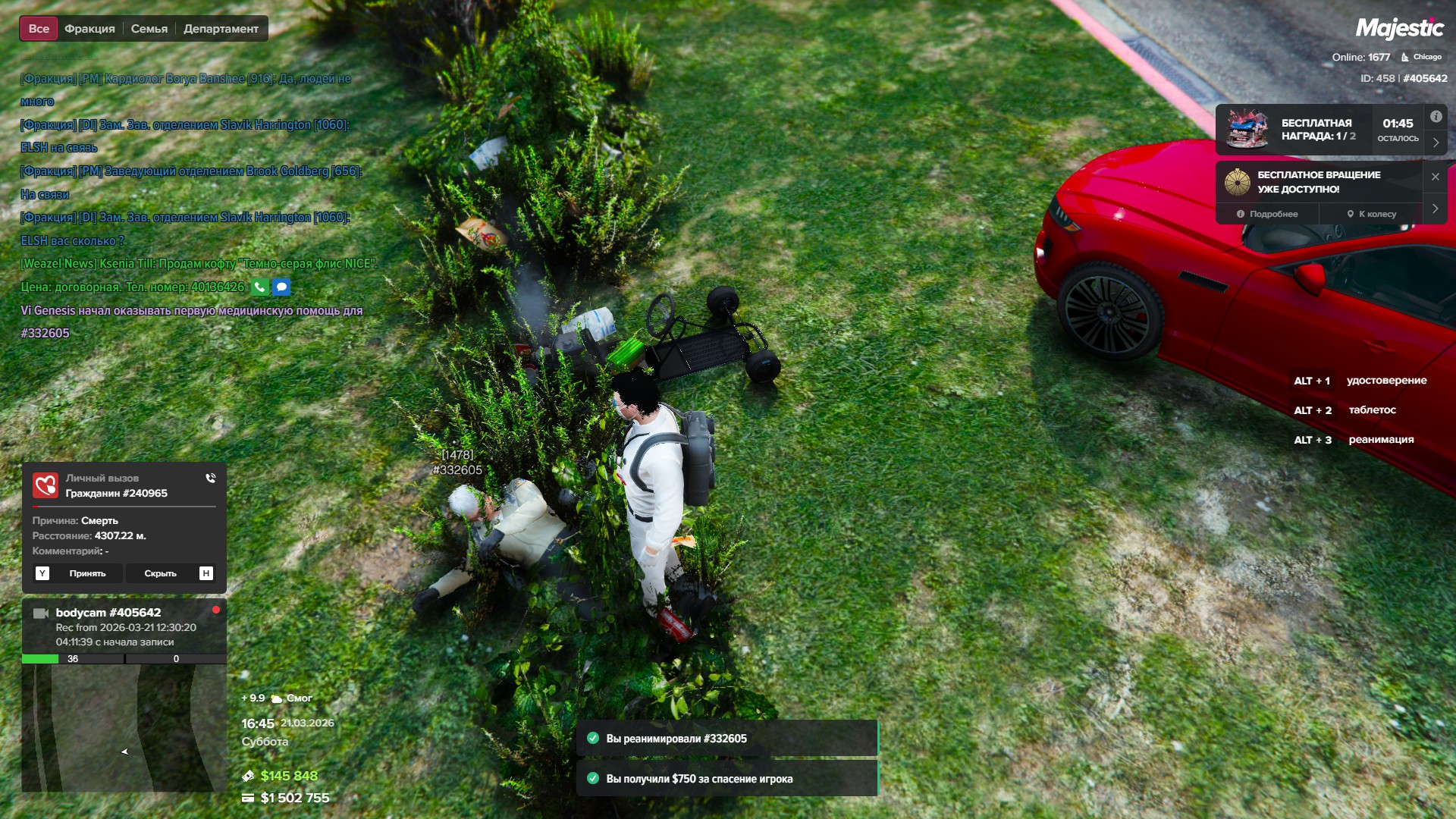The width and height of the screenshot is (1456, 819).
Task: Select the free reward crate thumbnail
Action: [x=1247, y=129]
